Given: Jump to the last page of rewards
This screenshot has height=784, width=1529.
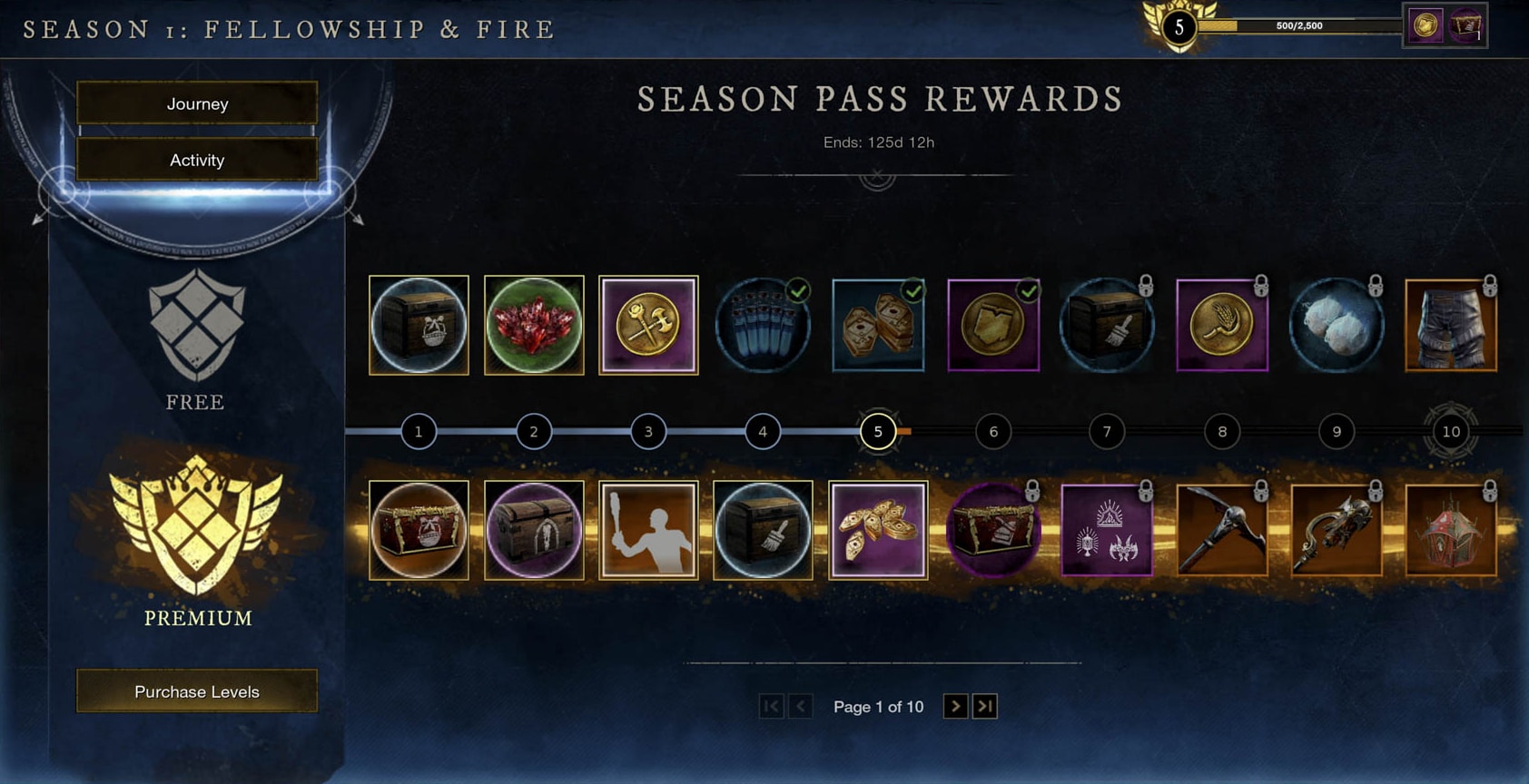Looking at the screenshot, I should (985, 706).
